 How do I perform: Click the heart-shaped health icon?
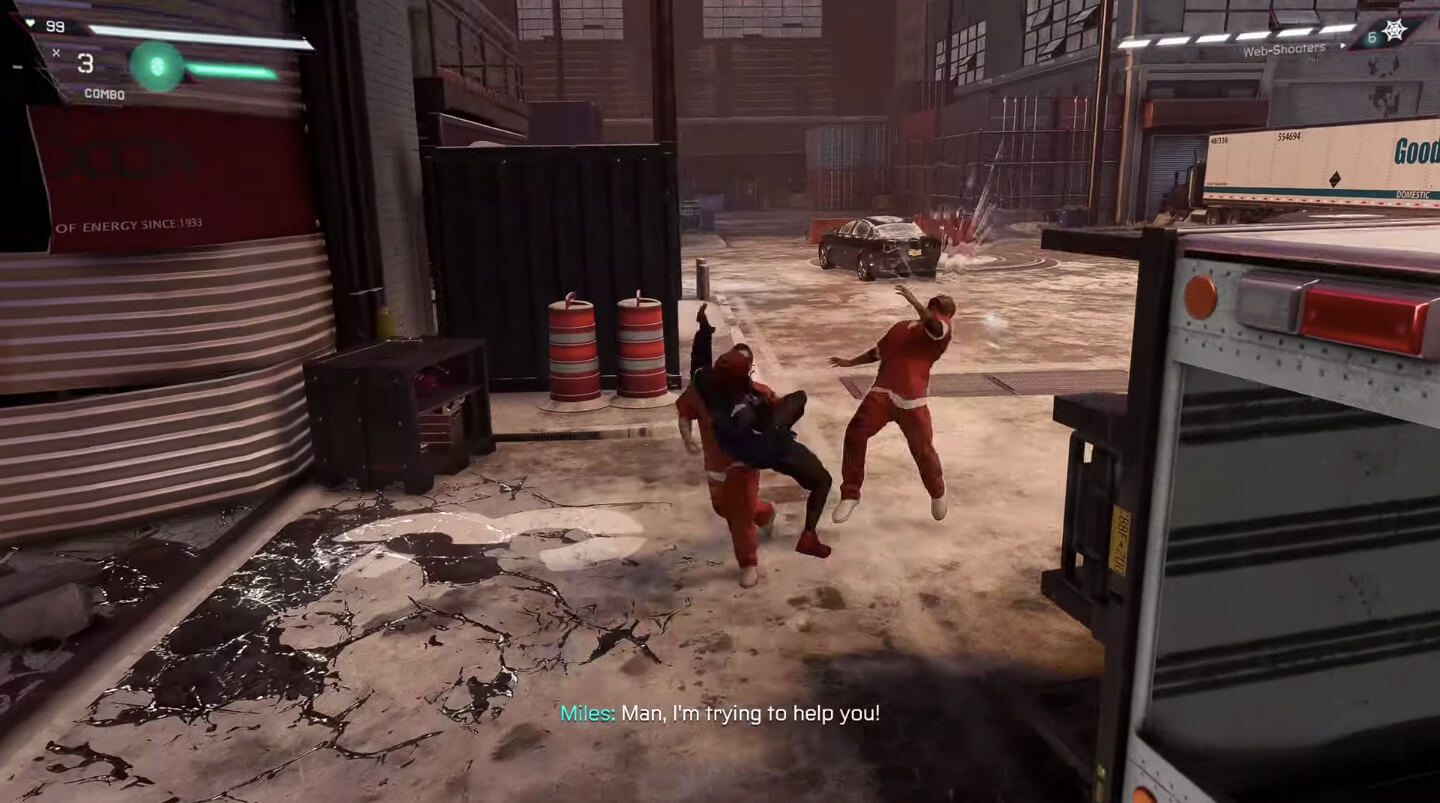pos(31,23)
